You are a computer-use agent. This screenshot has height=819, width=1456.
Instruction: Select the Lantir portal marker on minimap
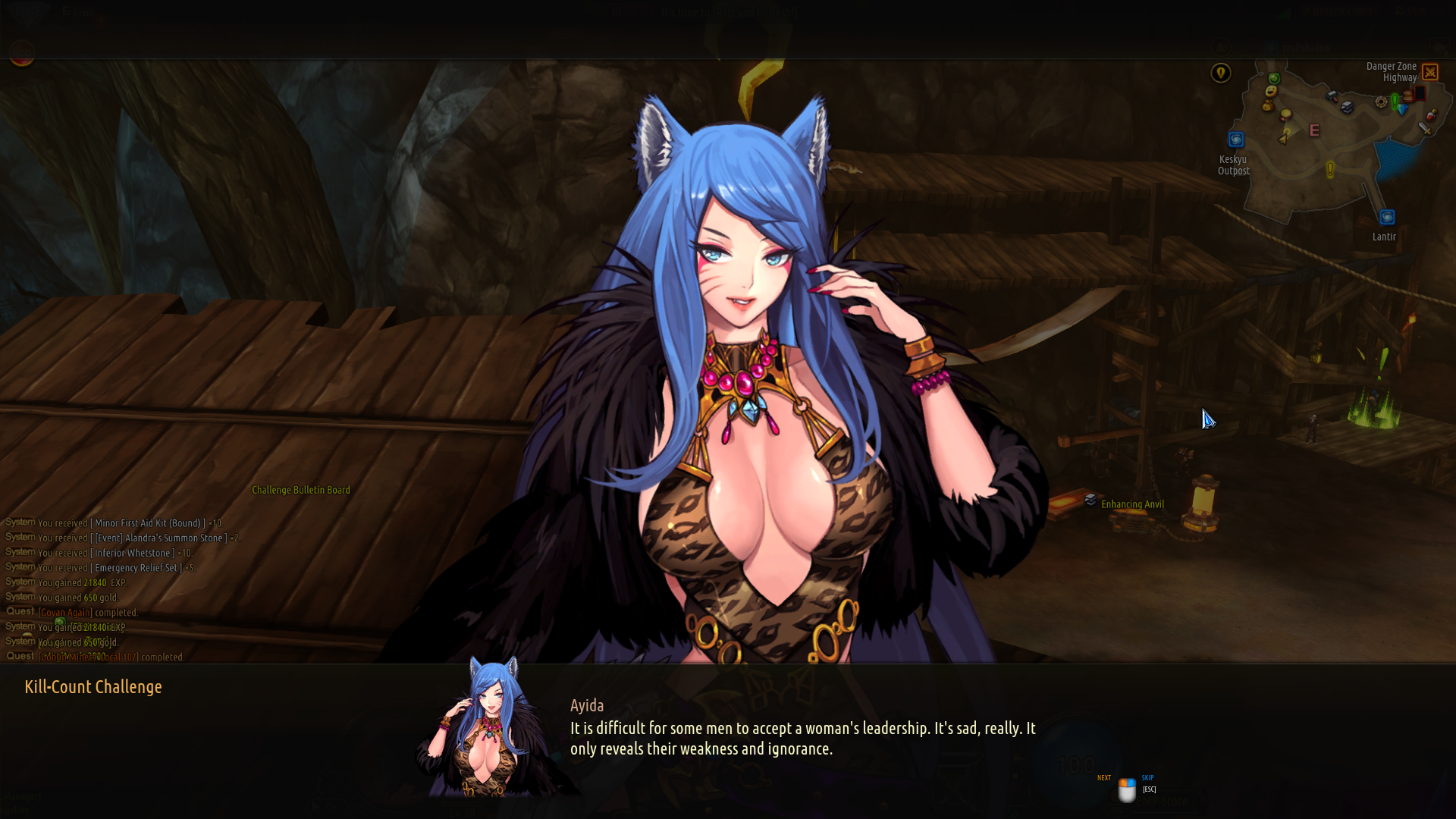(1387, 218)
